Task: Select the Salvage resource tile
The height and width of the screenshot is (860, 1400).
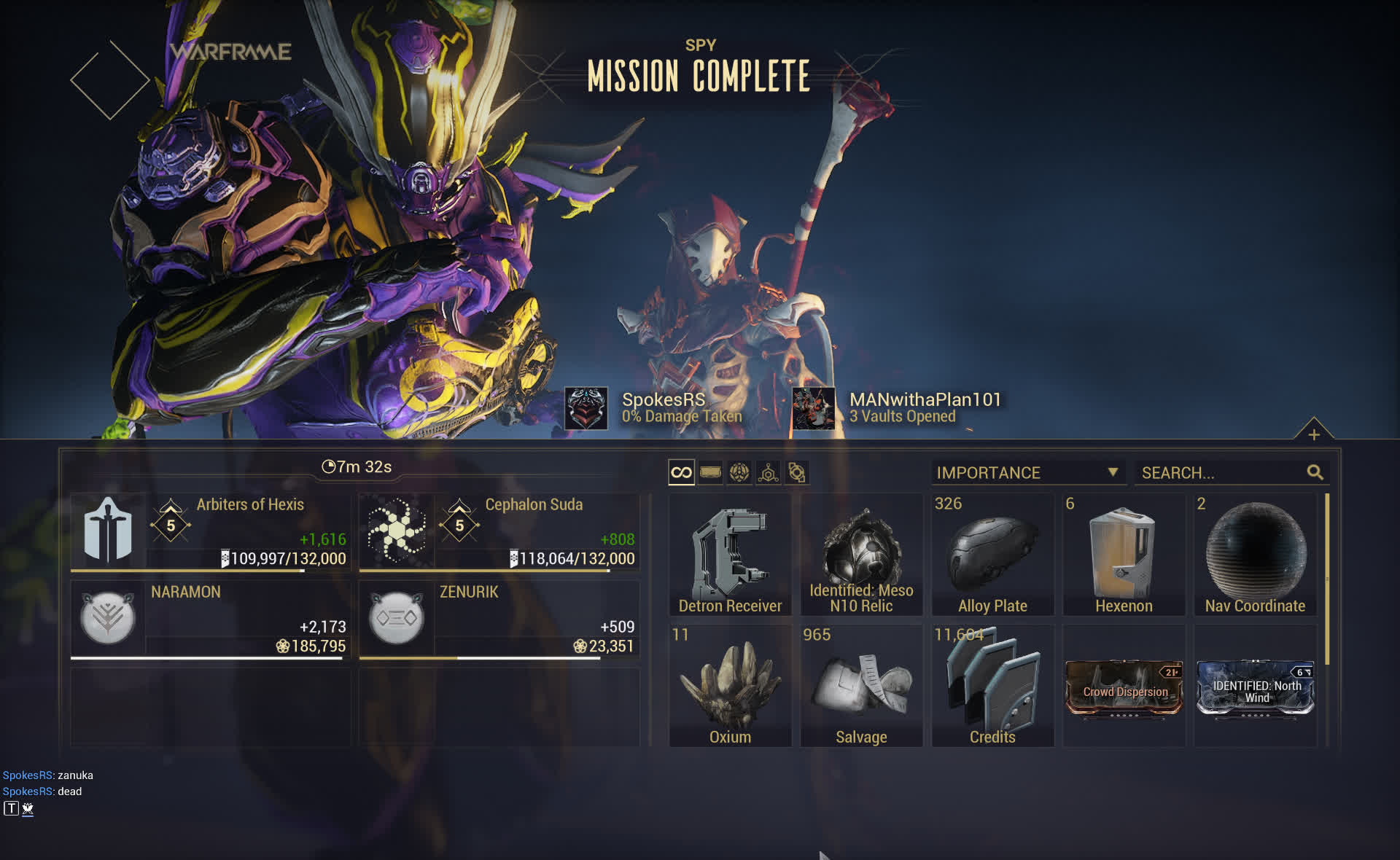Action: tap(861, 686)
